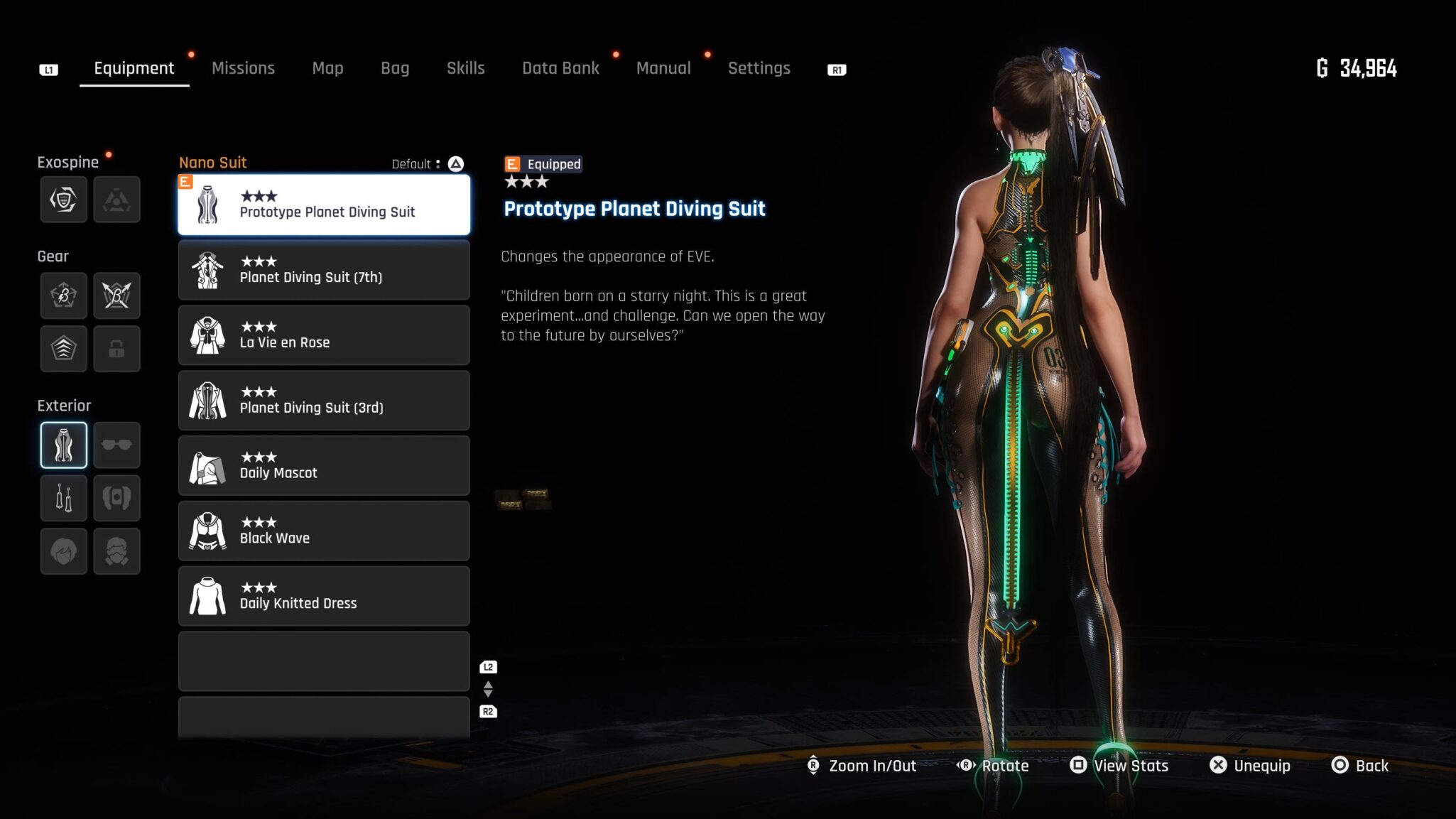Select the earrings exterior slot

point(64,498)
